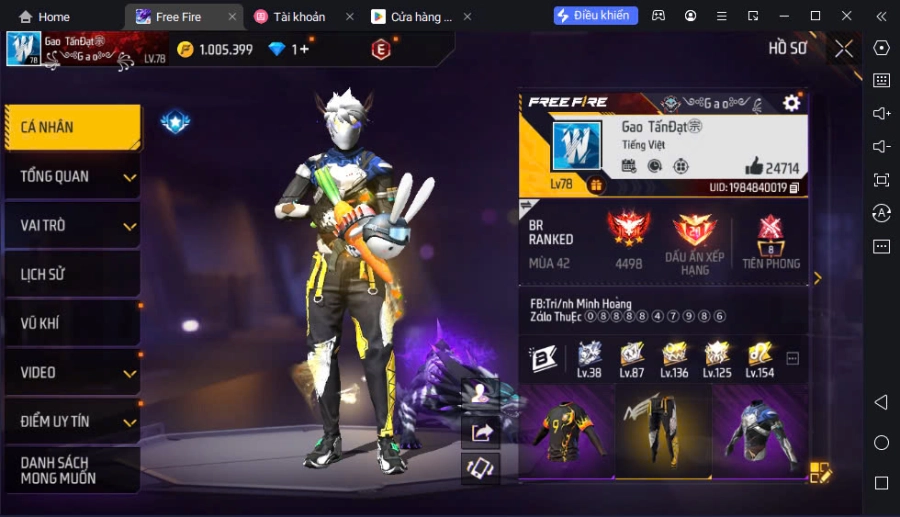
Task: Click the thumbs-up likes button
Action: [x=753, y=167]
